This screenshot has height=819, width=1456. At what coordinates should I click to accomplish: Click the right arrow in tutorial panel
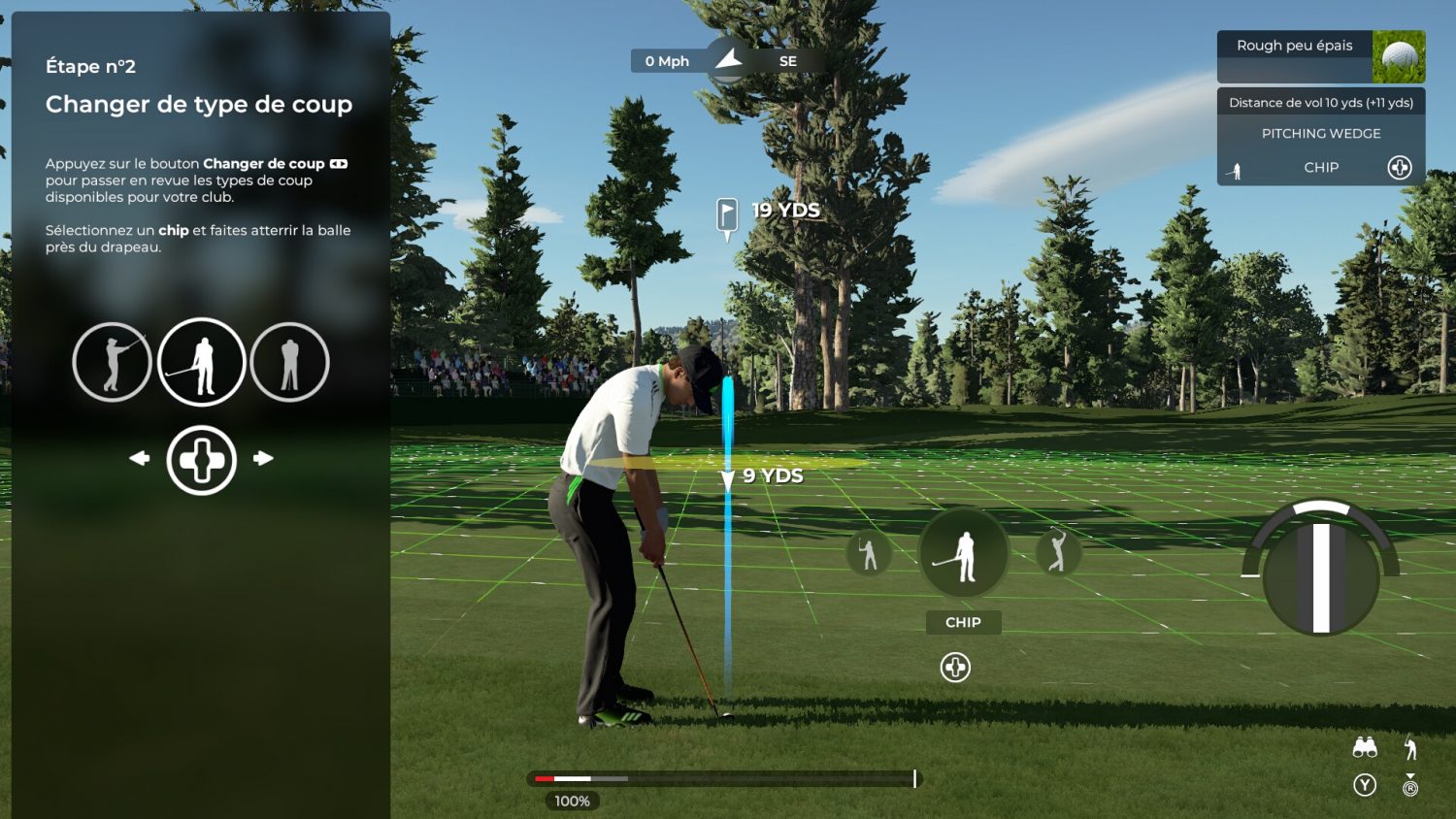263,458
